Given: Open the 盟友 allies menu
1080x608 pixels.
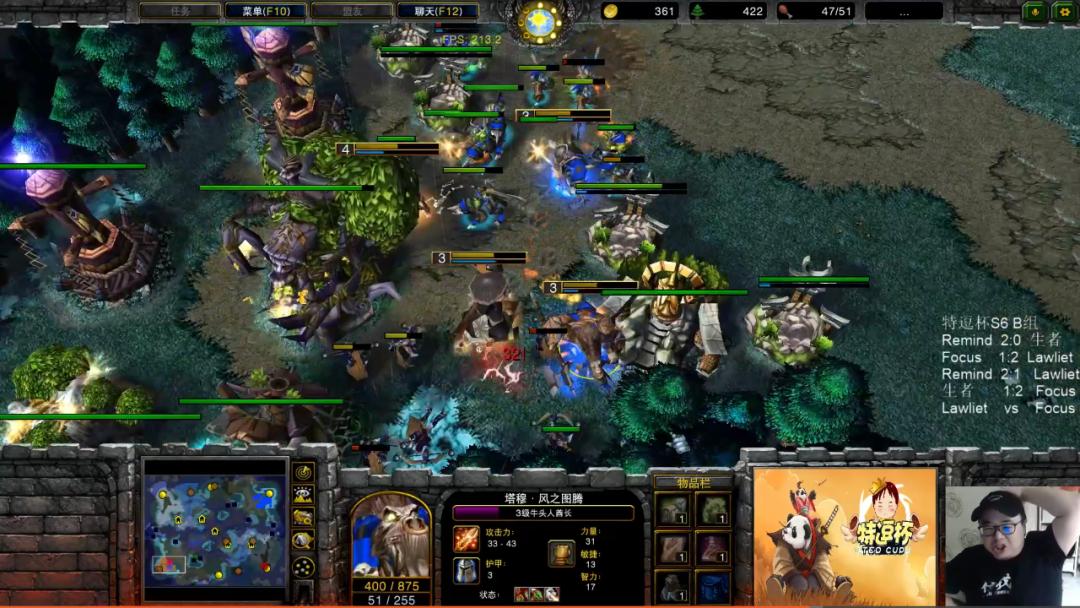Looking at the screenshot, I should click(352, 11).
